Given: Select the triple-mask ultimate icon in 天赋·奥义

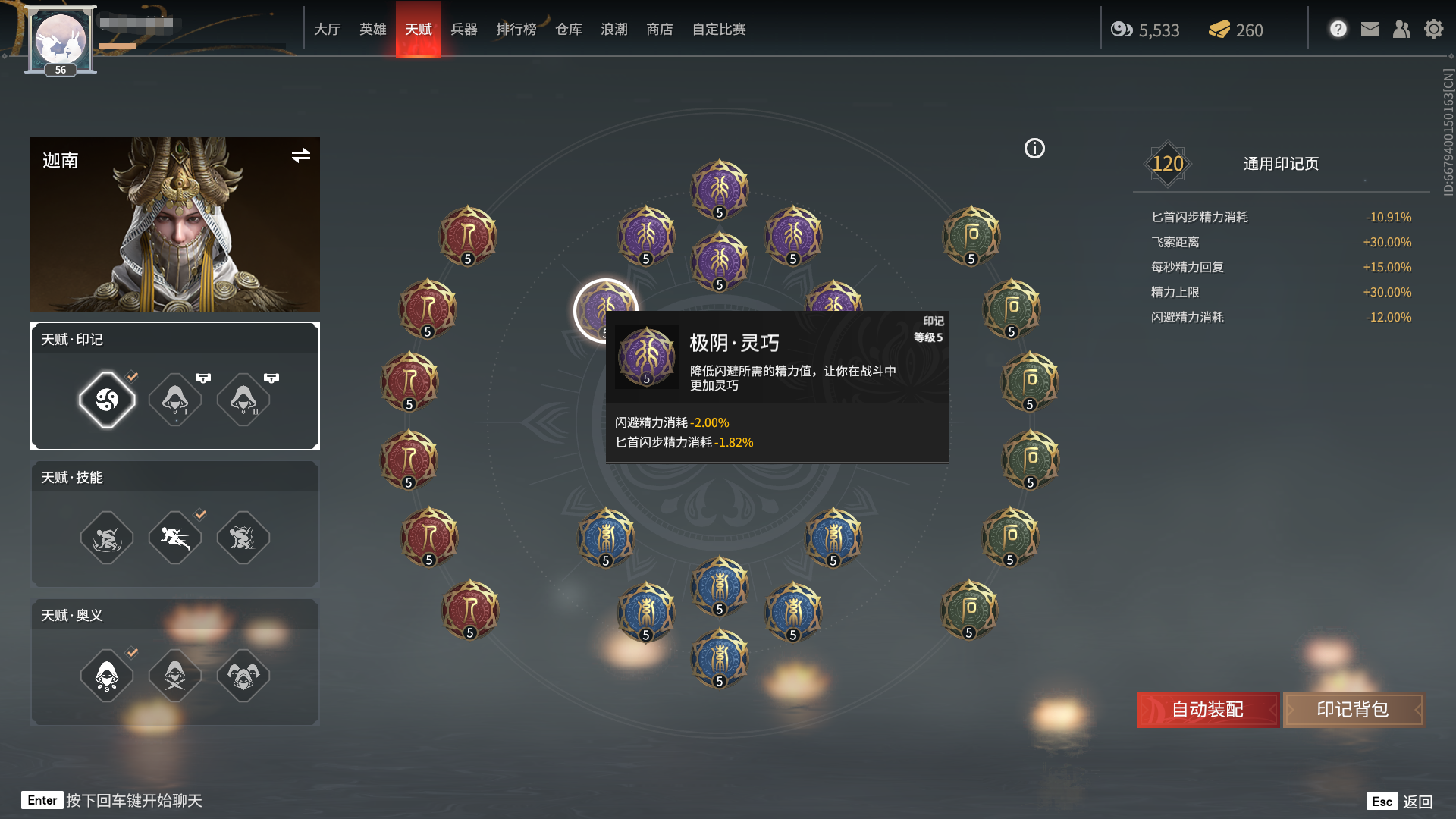Looking at the screenshot, I should (x=243, y=676).
